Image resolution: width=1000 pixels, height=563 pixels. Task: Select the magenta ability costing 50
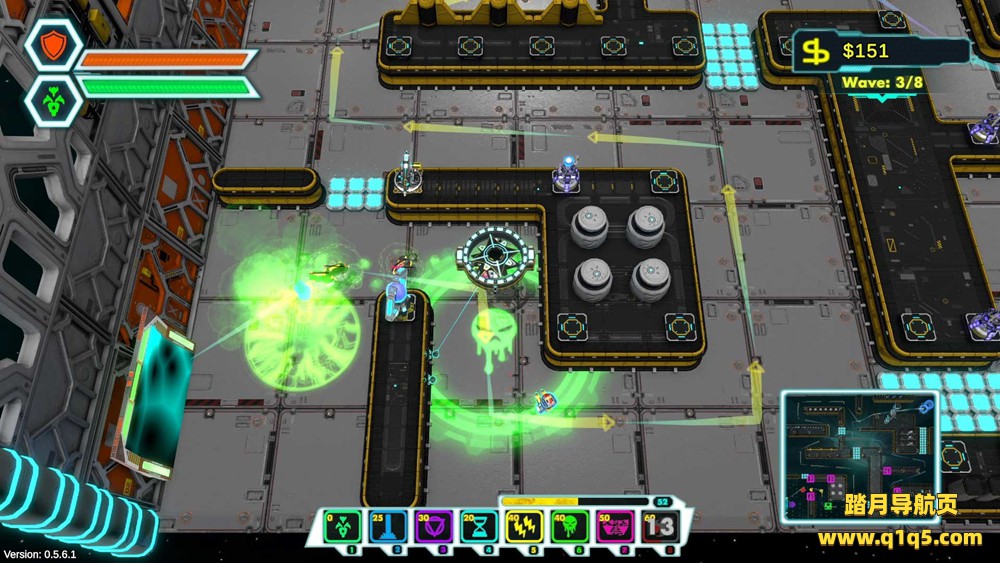614,526
